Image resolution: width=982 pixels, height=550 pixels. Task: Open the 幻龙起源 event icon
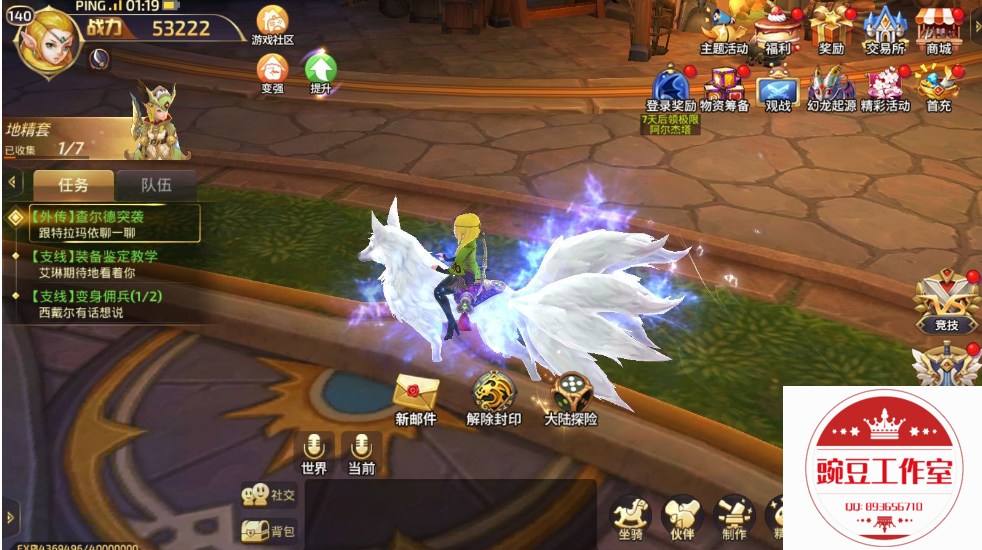click(831, 86)
